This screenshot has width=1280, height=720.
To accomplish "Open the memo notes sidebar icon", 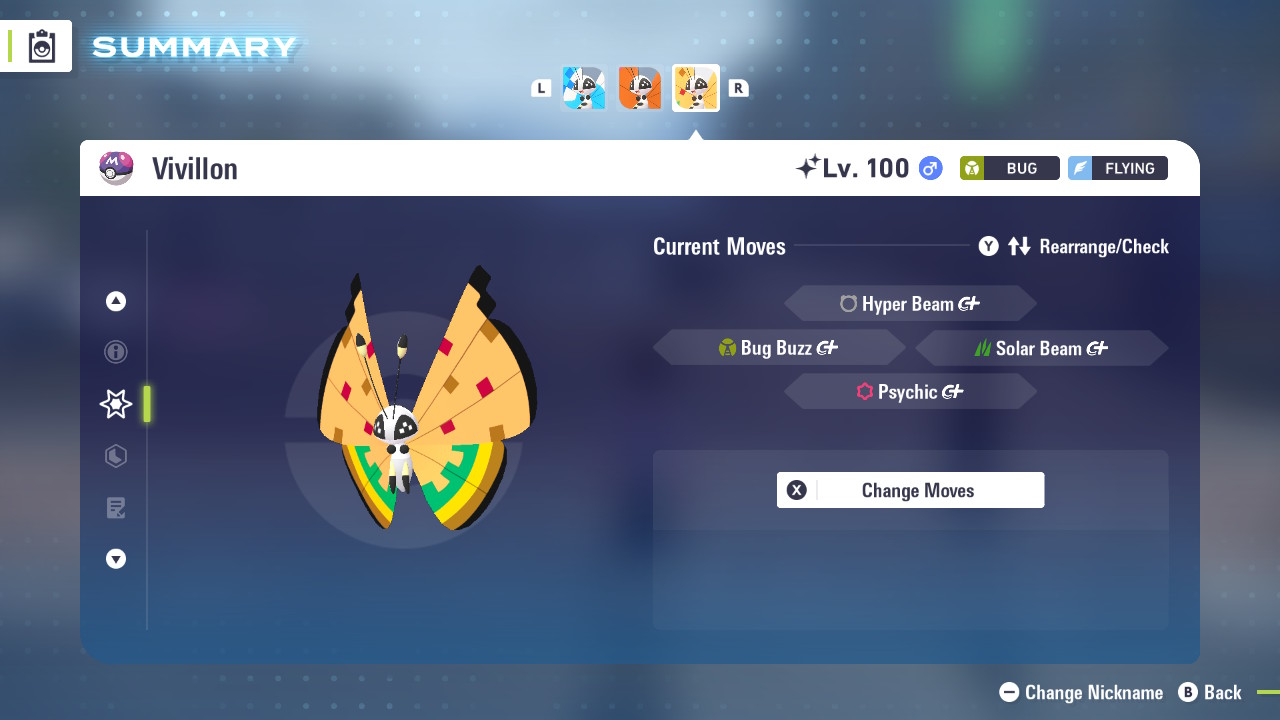I will pos(115,508).
